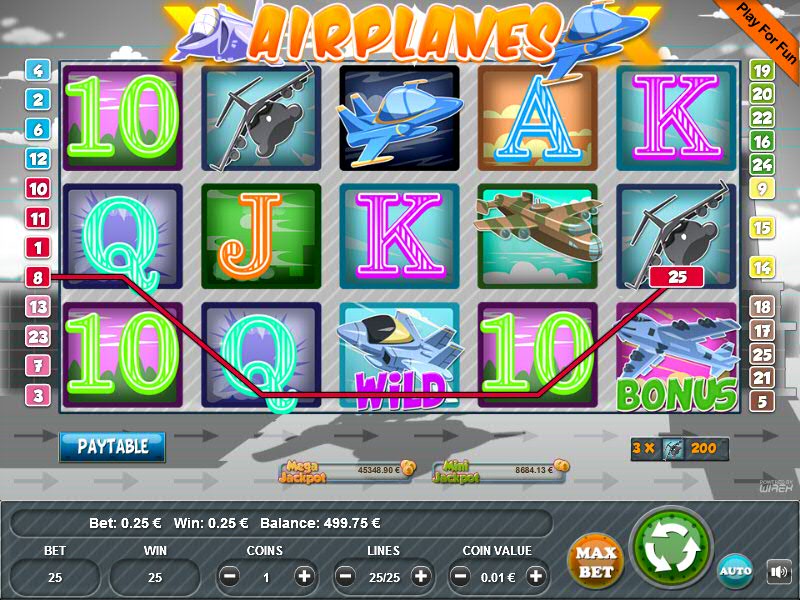
Task: Increase the number of coins
Action: click(x=304, y=576)
